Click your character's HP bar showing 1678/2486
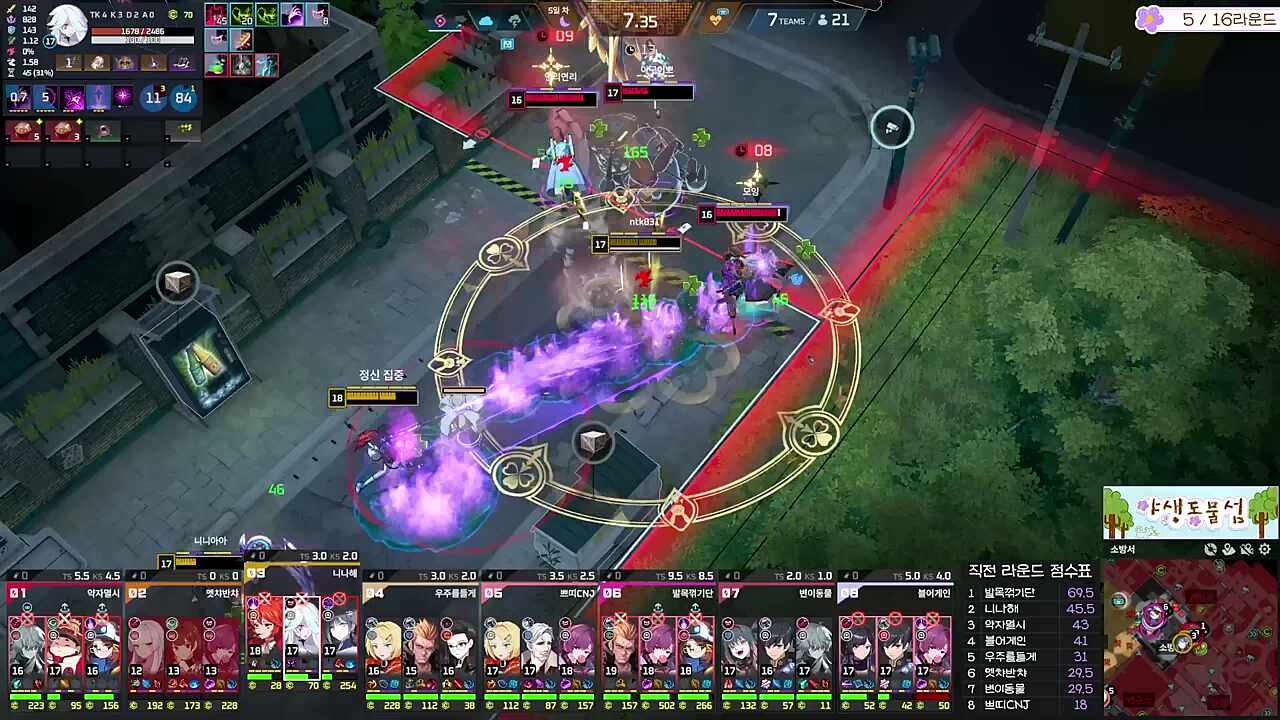The width and height of the screenshot is (1280, 720). [143, 31]
